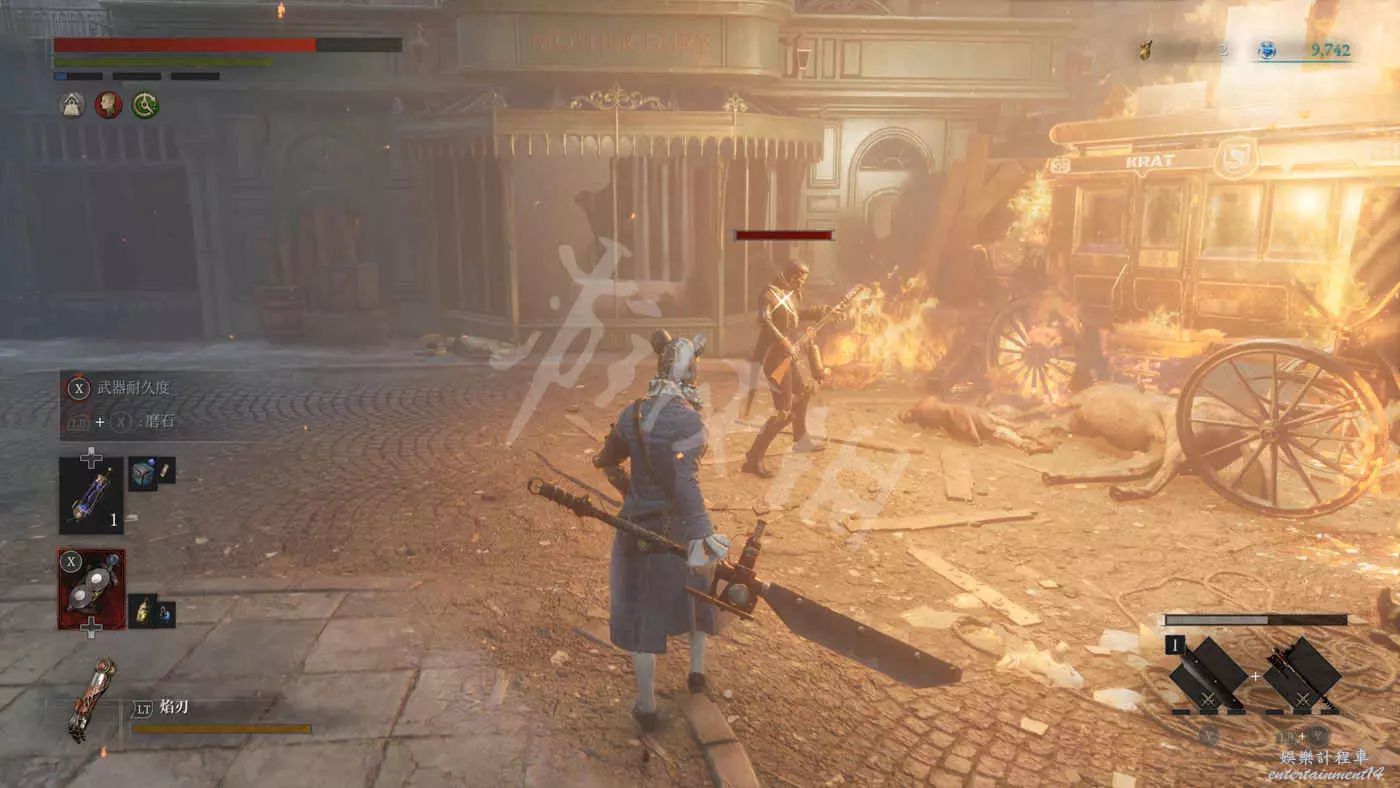Select the cube item in upper belt queue
Screen dimensions: 1400x788
click(142, 472)
